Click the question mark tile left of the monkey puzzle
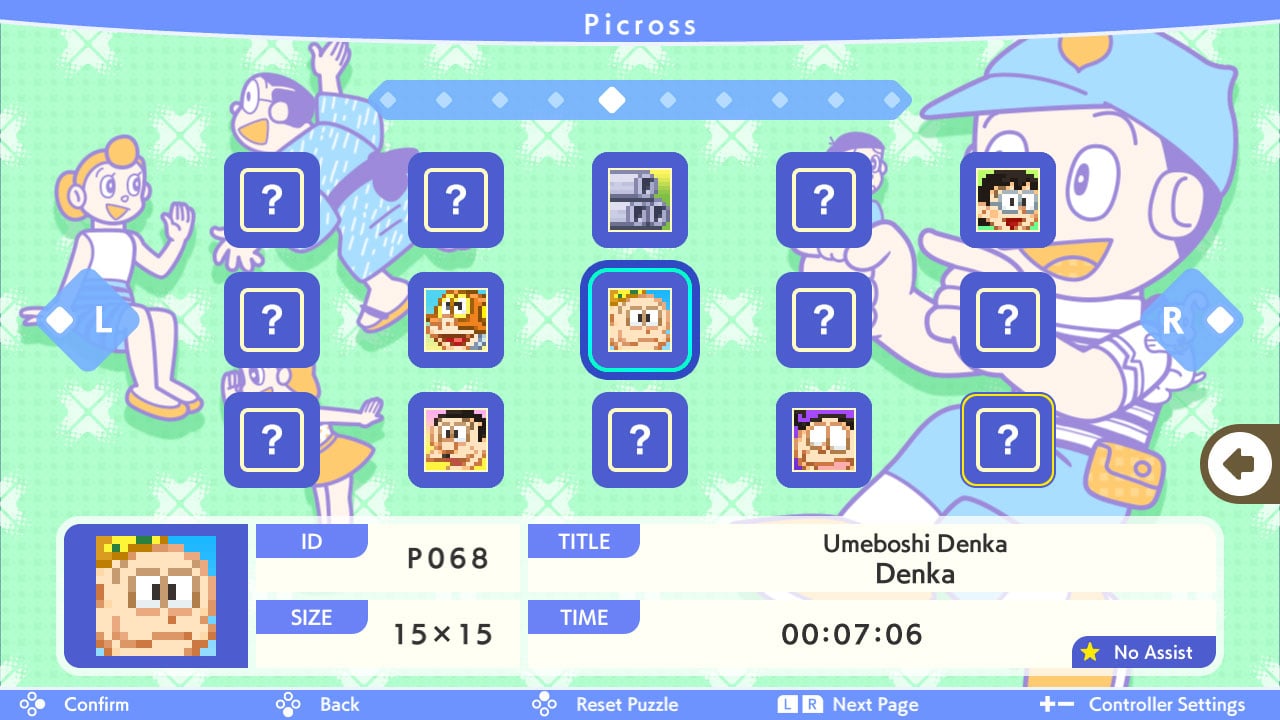Viewport: 1280px width, 720px height. click(272, 321)
